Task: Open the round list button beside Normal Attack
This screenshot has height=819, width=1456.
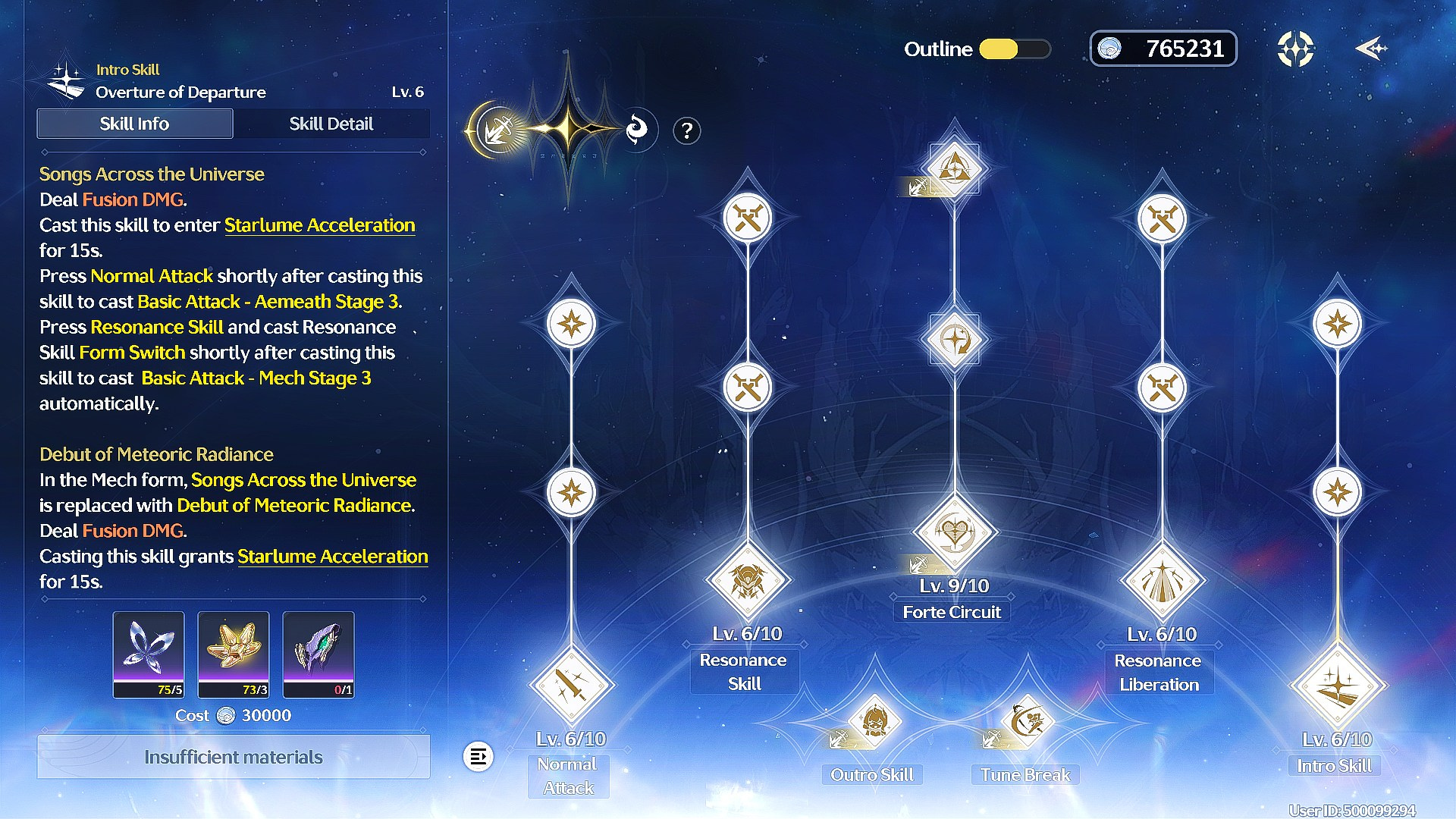Action: (x=479, y=757)
